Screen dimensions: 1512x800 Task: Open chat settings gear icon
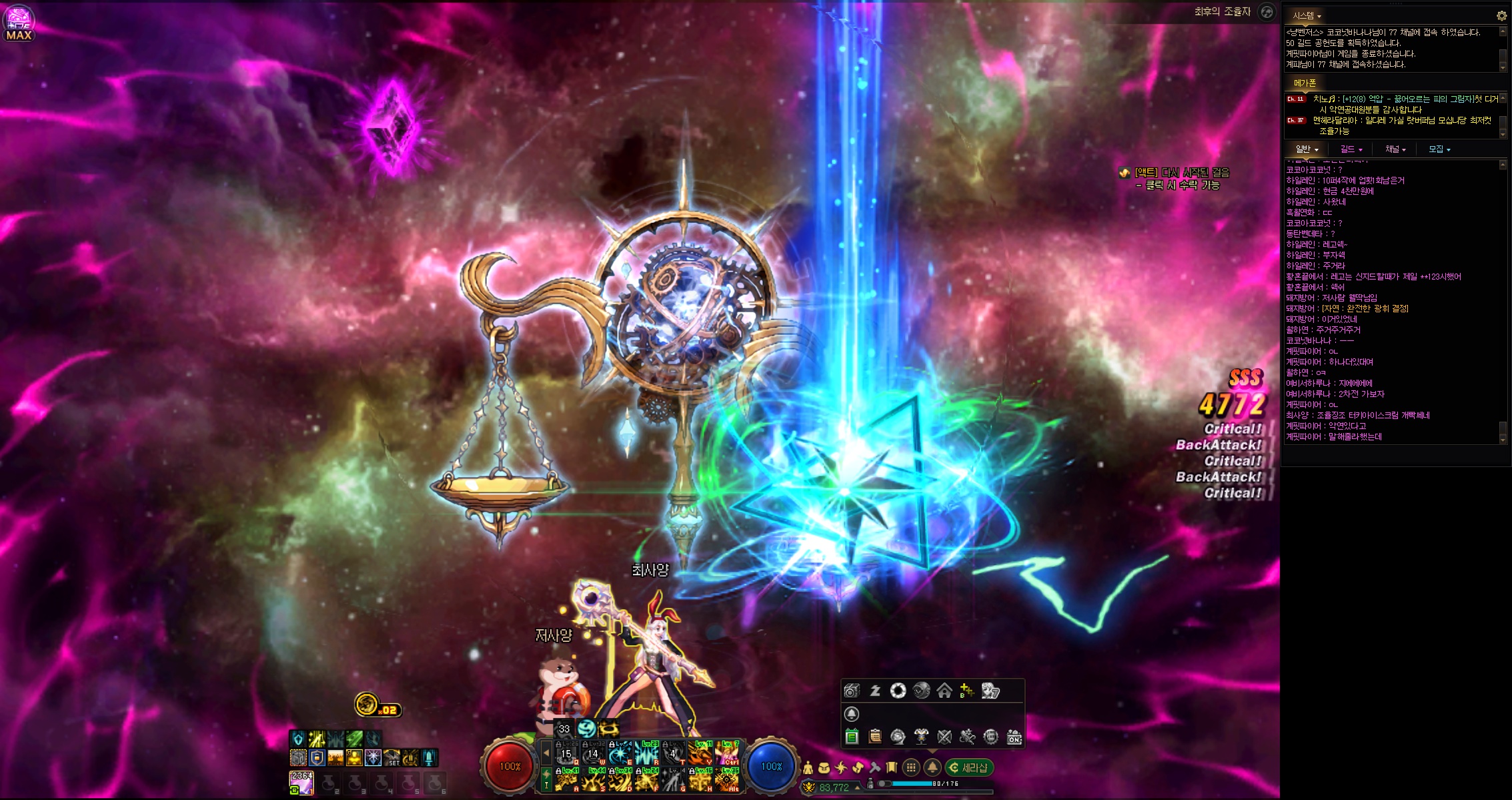pos(1501,15)
